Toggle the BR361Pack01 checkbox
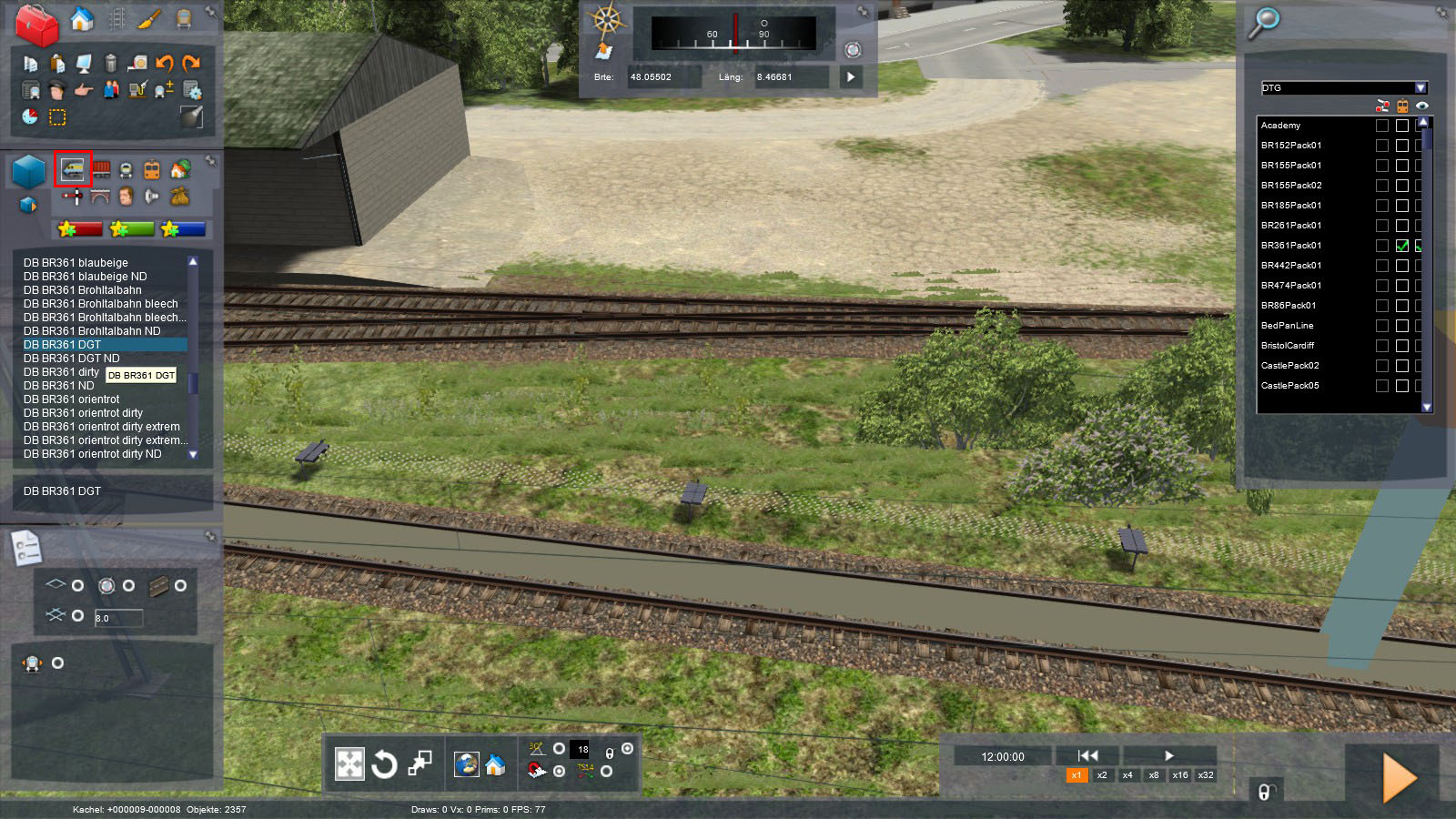The width and height of the screenshot is (1456, 819). (1402, 246)
